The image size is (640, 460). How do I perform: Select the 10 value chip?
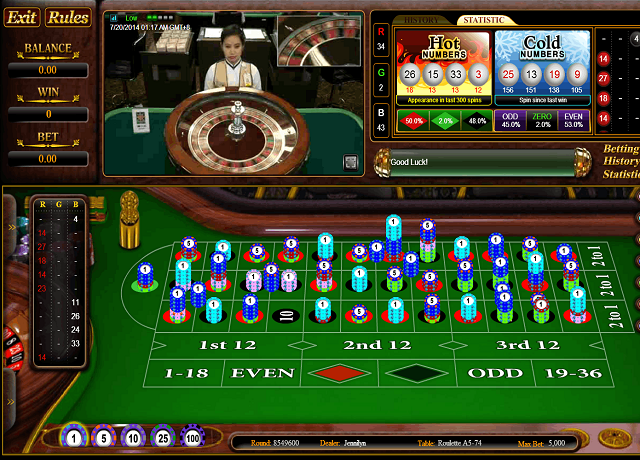[132, 437]
